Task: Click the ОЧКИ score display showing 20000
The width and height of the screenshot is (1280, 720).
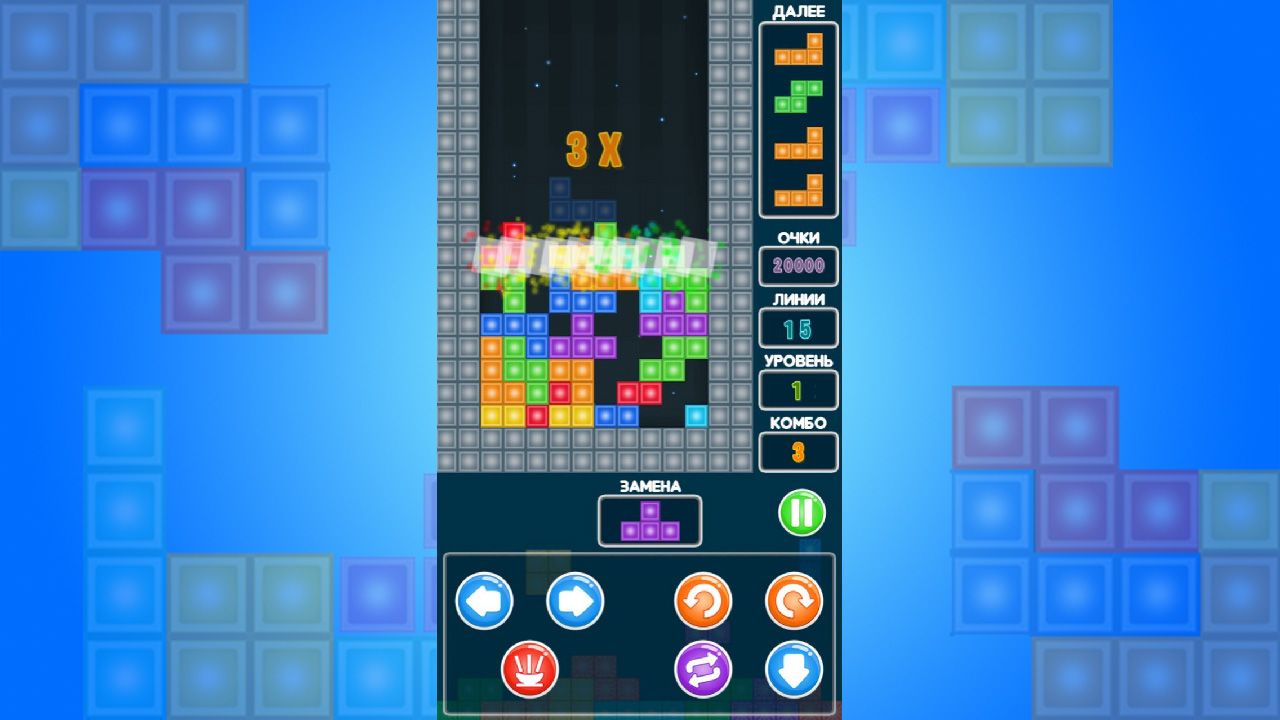Action: point(798,266)
